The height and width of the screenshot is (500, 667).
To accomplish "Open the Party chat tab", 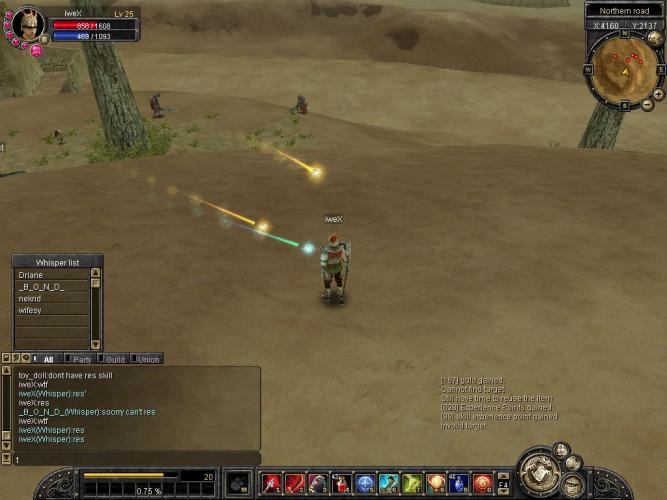I will click(82, 359).
